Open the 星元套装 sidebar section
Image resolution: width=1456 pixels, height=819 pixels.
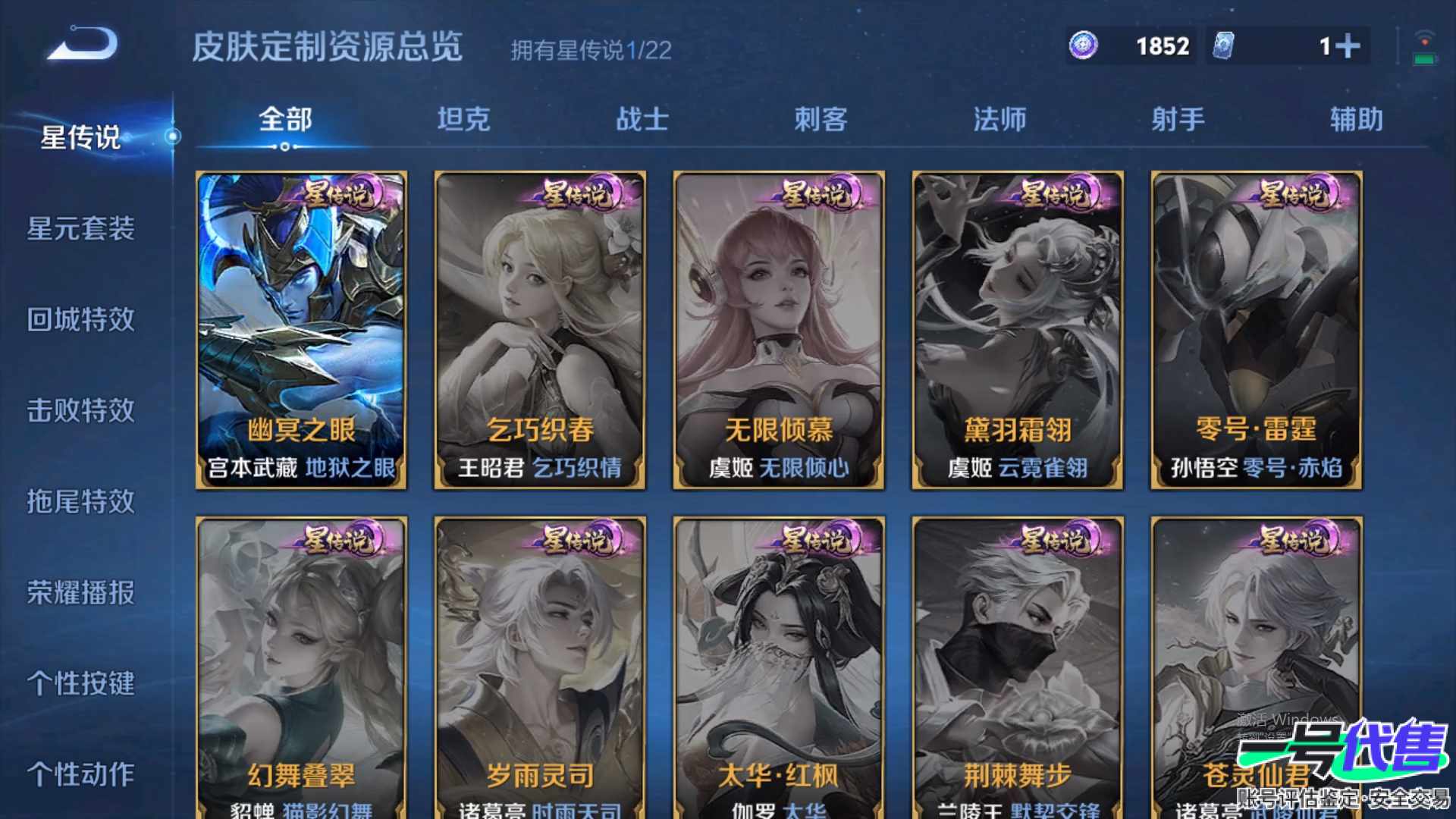click(x=82, y=229)
